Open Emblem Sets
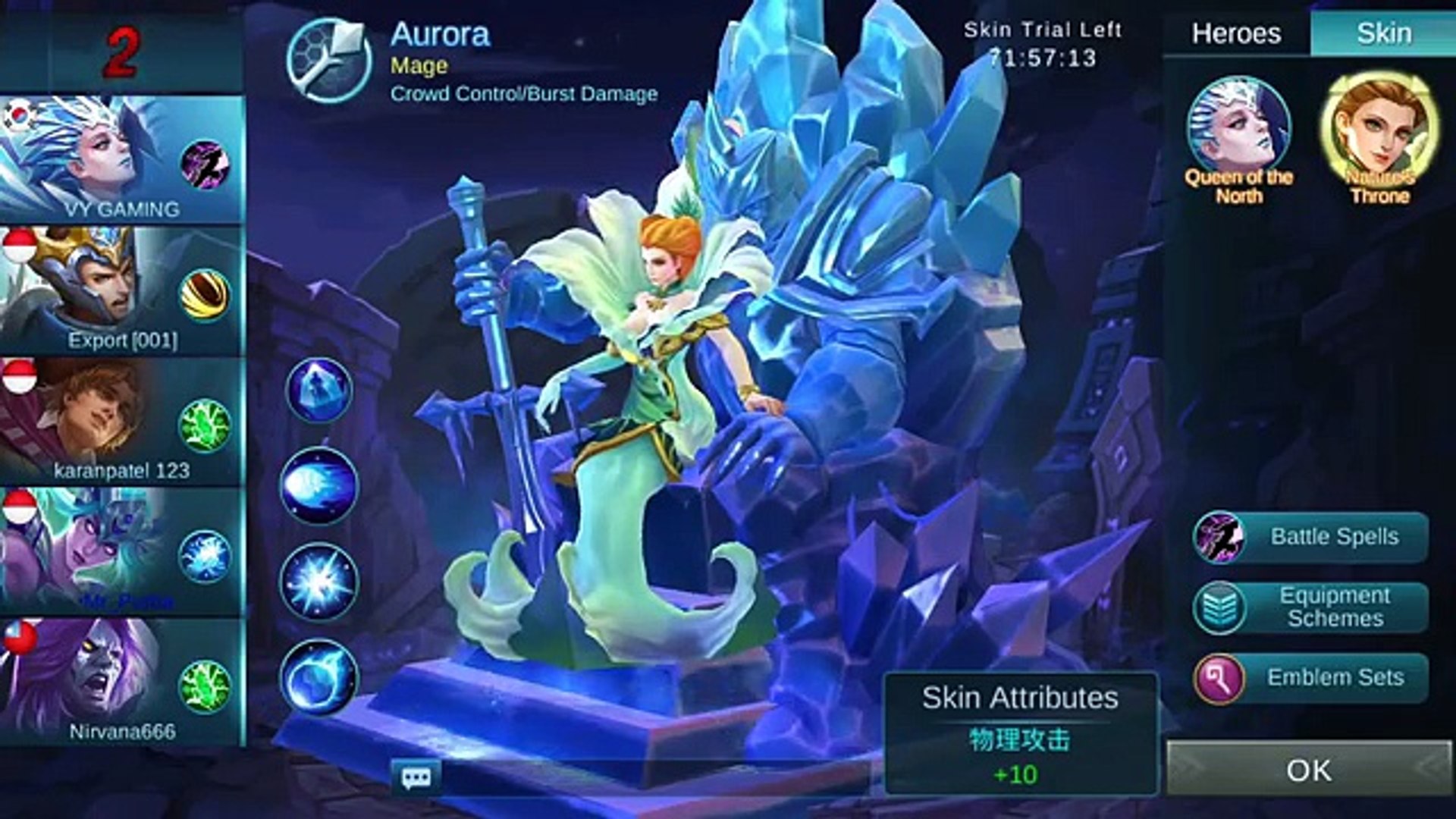Screen dimensions: 1456x819 pos(1310,677)
